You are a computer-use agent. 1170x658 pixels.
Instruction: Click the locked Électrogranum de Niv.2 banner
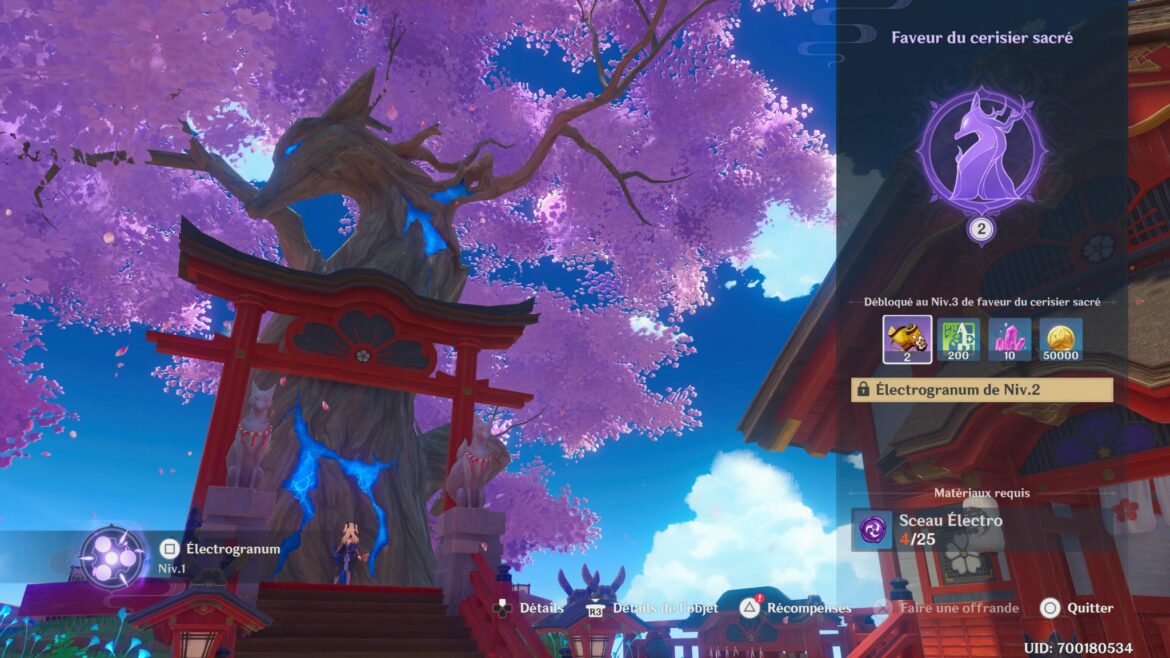[x=981, y=390]
